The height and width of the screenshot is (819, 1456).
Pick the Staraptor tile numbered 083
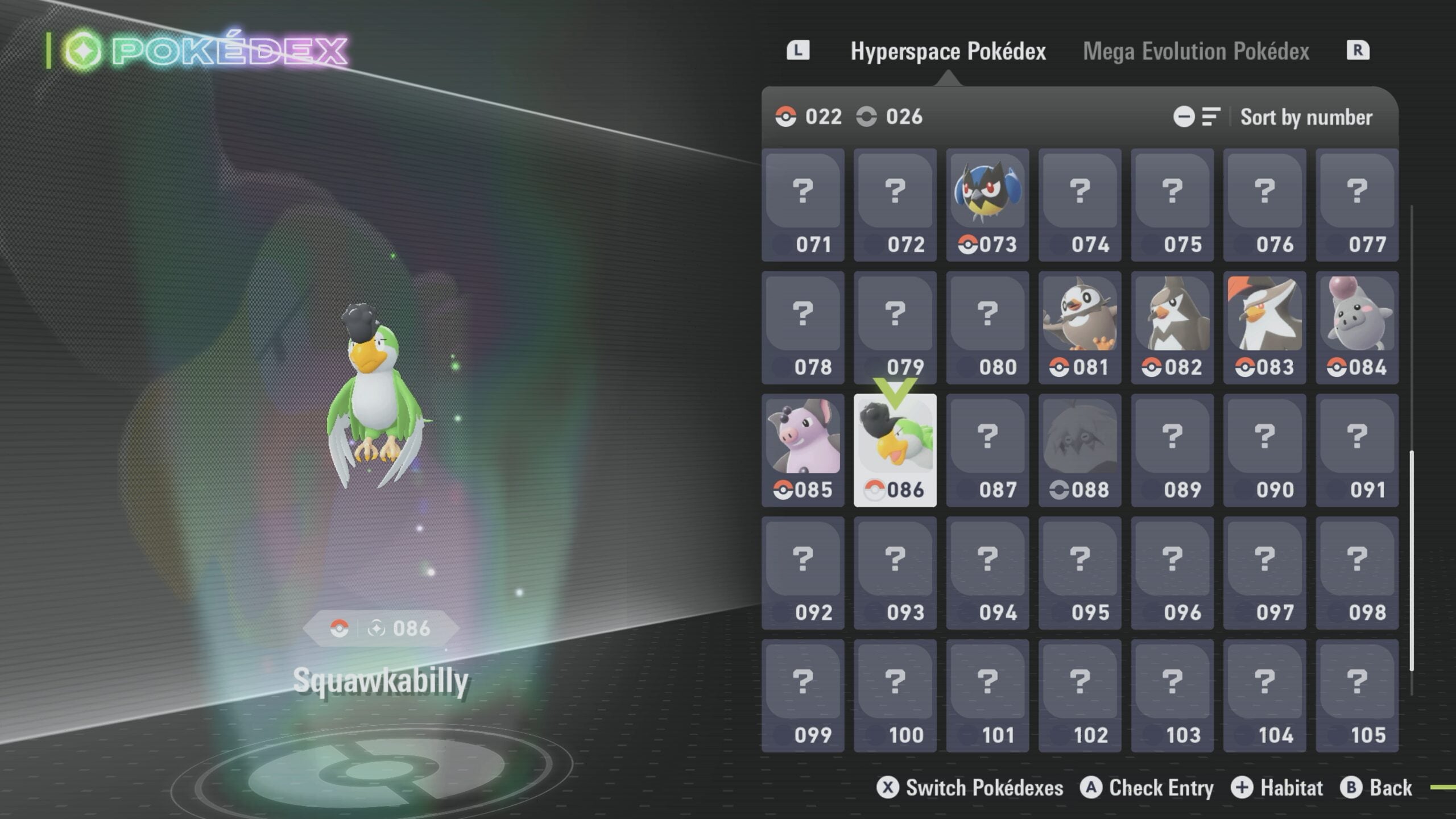pyautogui.click(x=1264, y=328)
